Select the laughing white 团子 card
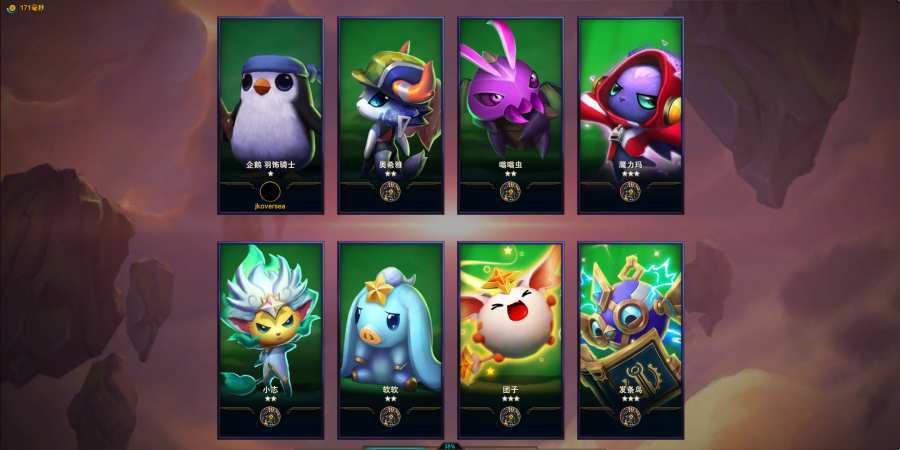Viewport: 900px width, 450px height. click(510, 340)
